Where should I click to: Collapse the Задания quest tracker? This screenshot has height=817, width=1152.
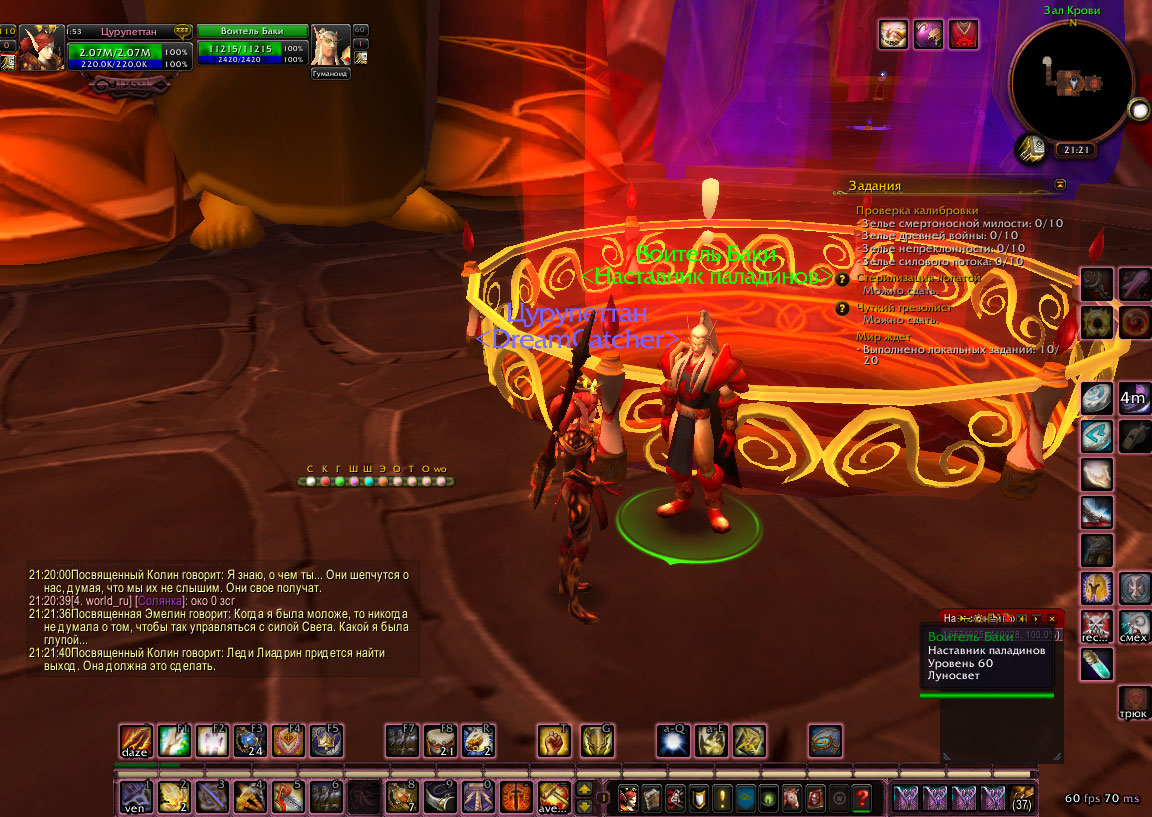click(x=1060, y=185)
